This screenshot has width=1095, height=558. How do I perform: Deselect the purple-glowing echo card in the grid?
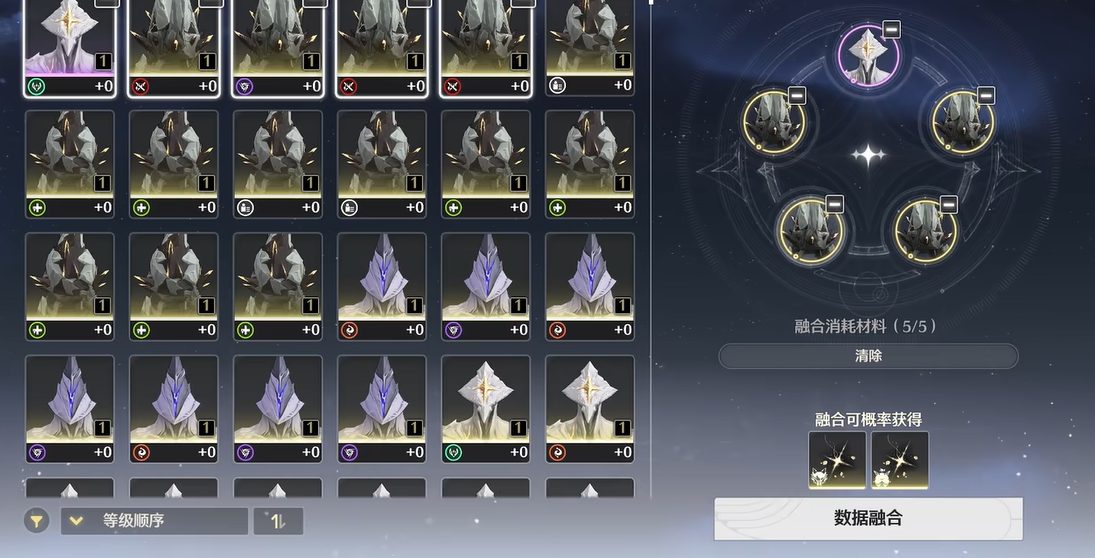70,45
